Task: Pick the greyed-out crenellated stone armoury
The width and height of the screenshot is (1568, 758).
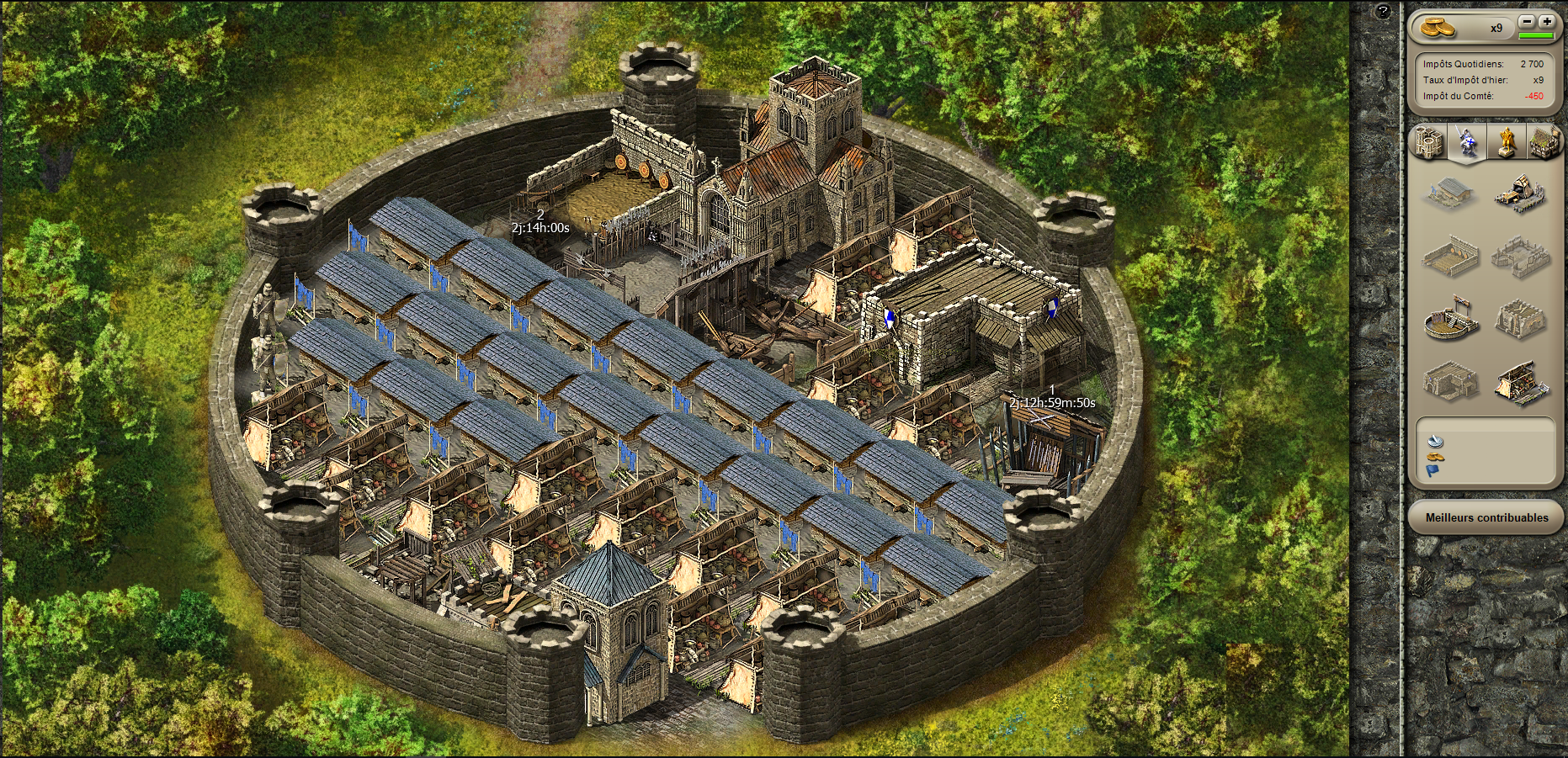Action: [1522, 320]
